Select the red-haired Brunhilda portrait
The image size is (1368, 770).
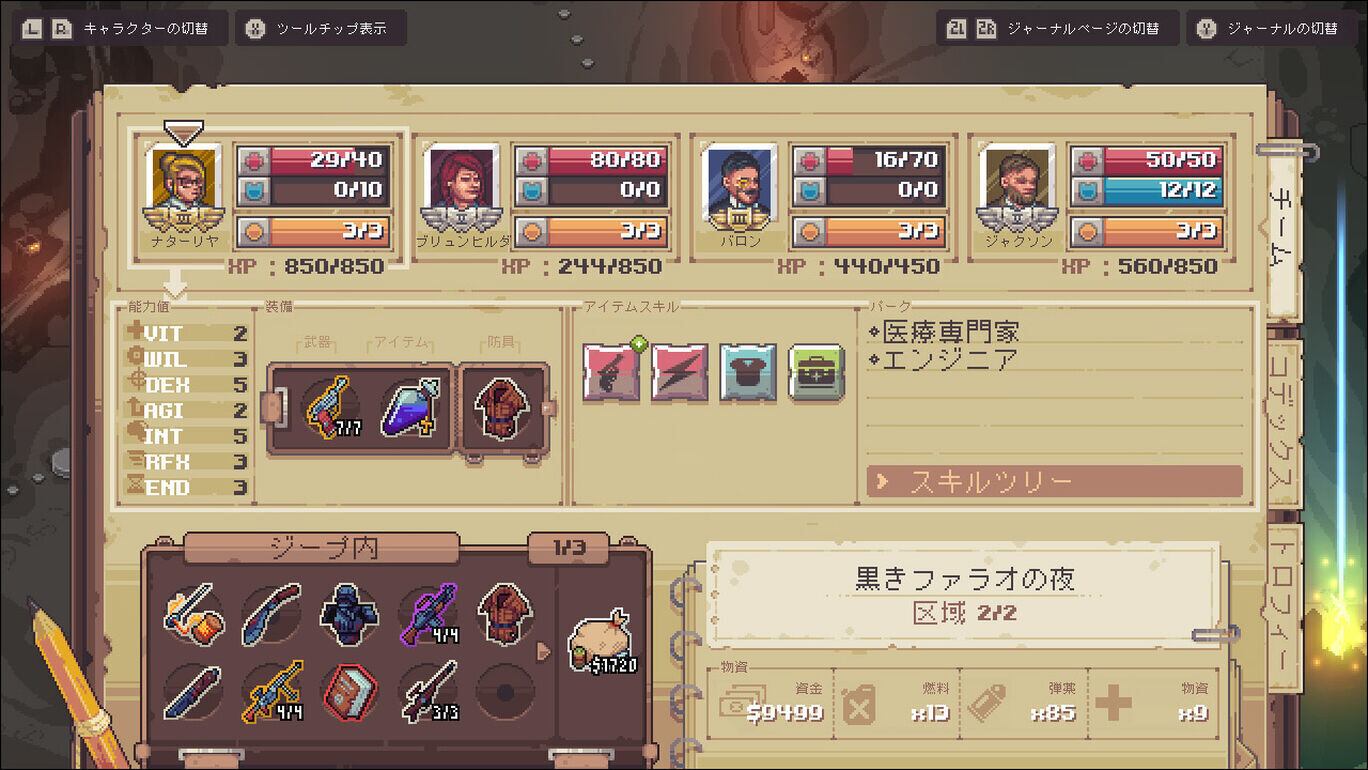click(461, 181)
